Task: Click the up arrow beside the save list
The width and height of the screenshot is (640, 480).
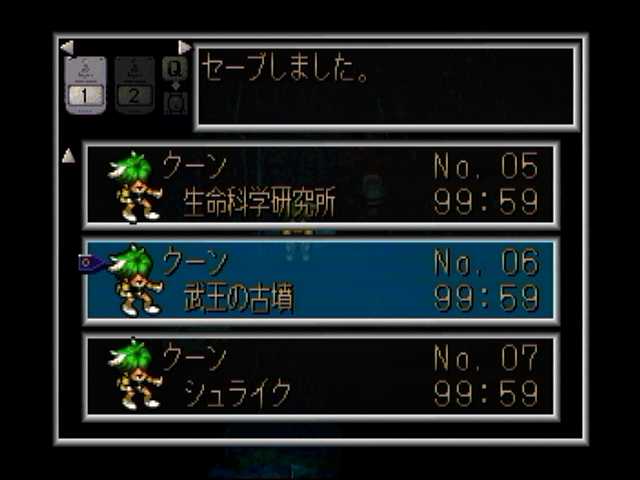Action: click(68, 155)
